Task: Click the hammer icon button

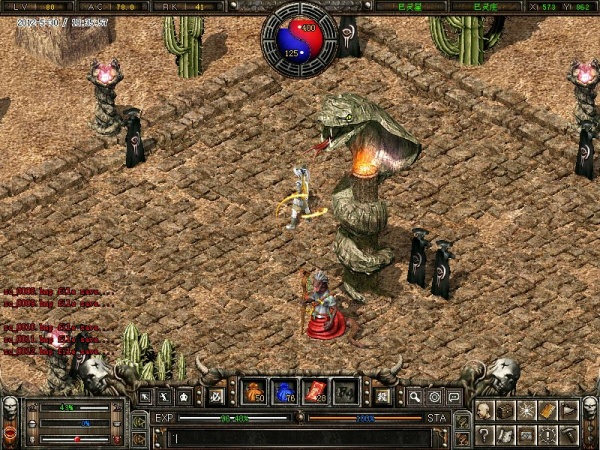Action: [569, 434]
